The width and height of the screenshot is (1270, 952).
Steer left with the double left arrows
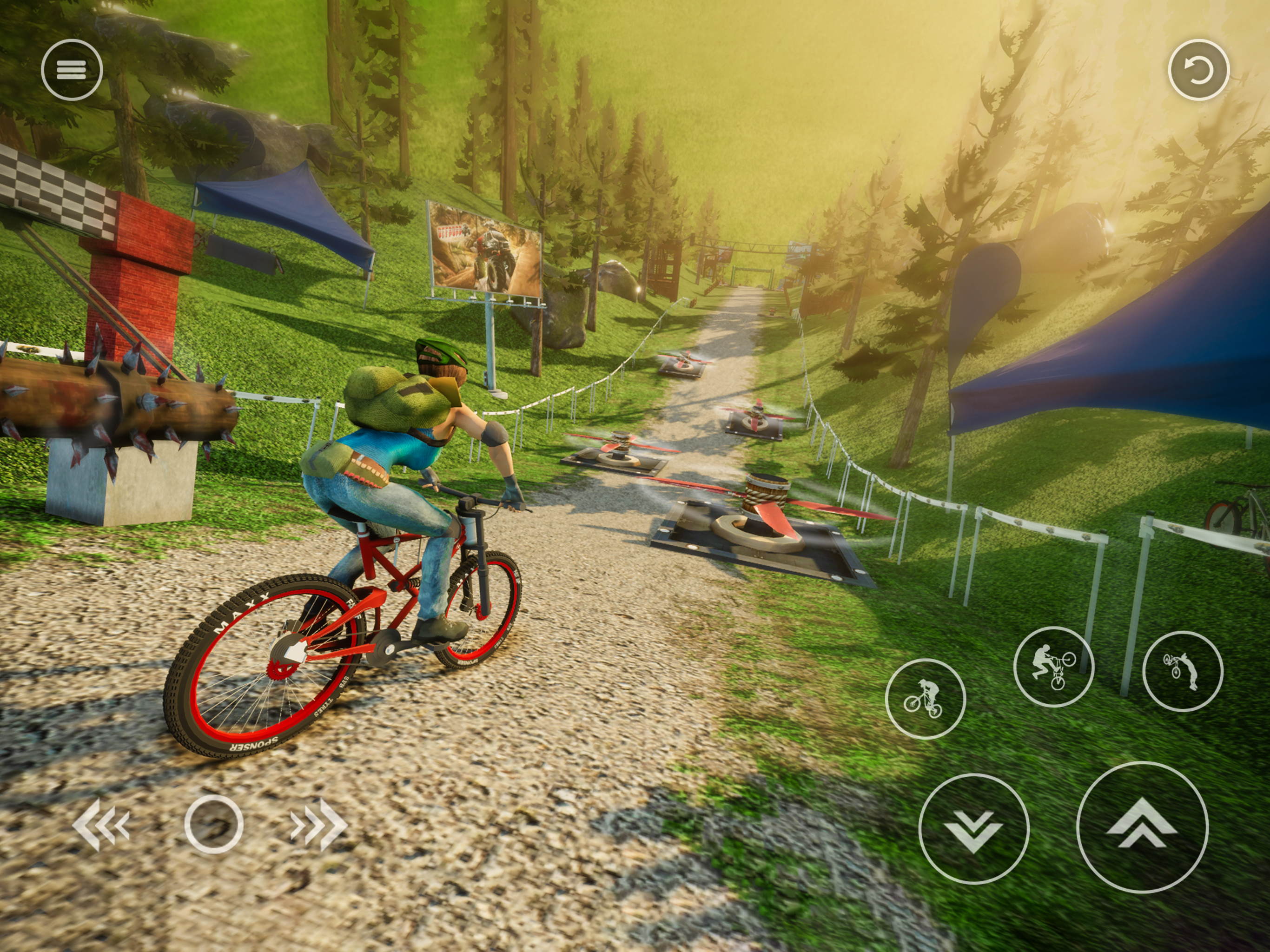[102, 825]
